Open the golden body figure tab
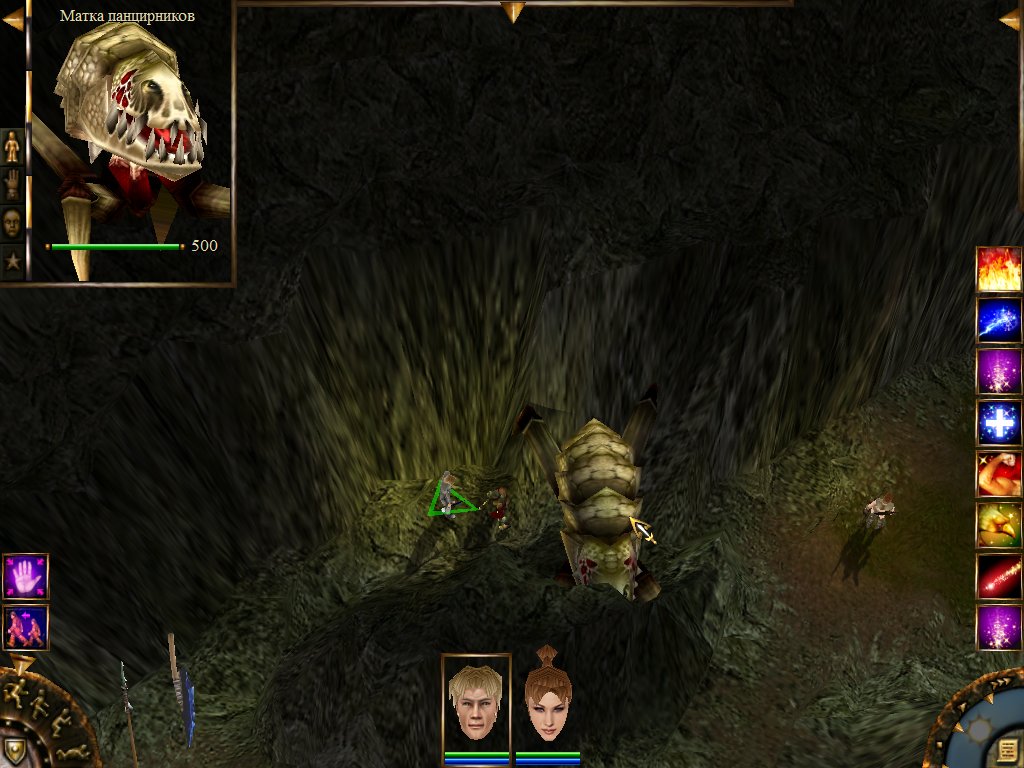1024x768 pixels. click(x=12, y=146)
